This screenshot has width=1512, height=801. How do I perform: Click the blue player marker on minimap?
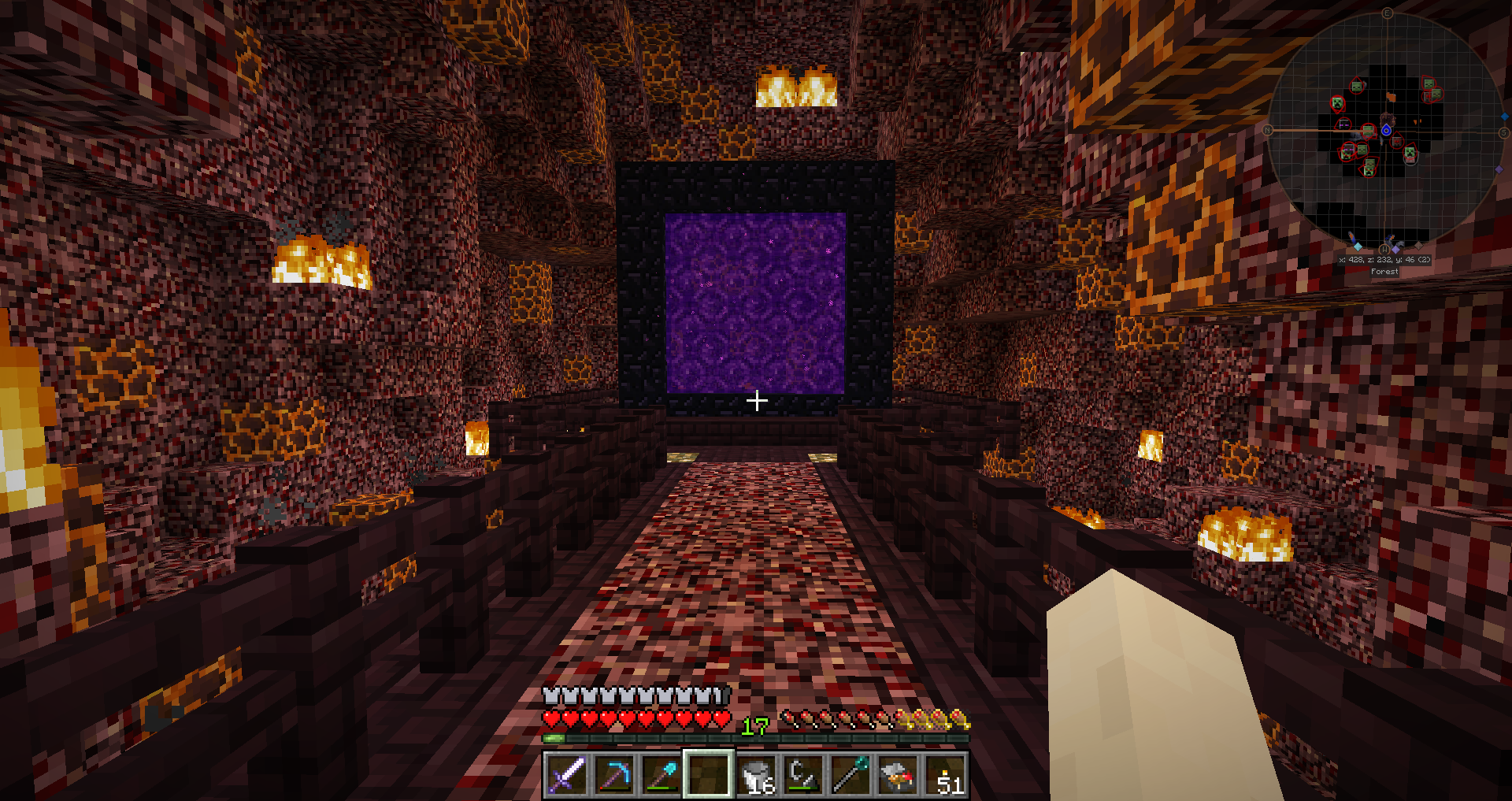[x=1386, y=130]
